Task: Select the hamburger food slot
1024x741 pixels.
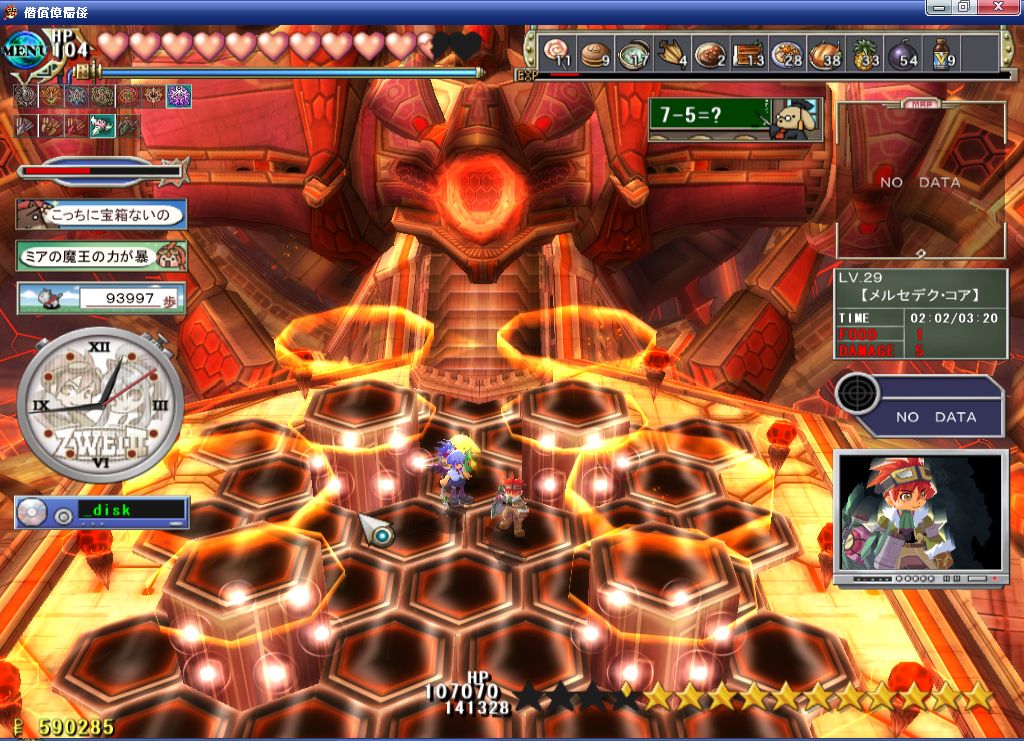Action: tap(594, 52)
